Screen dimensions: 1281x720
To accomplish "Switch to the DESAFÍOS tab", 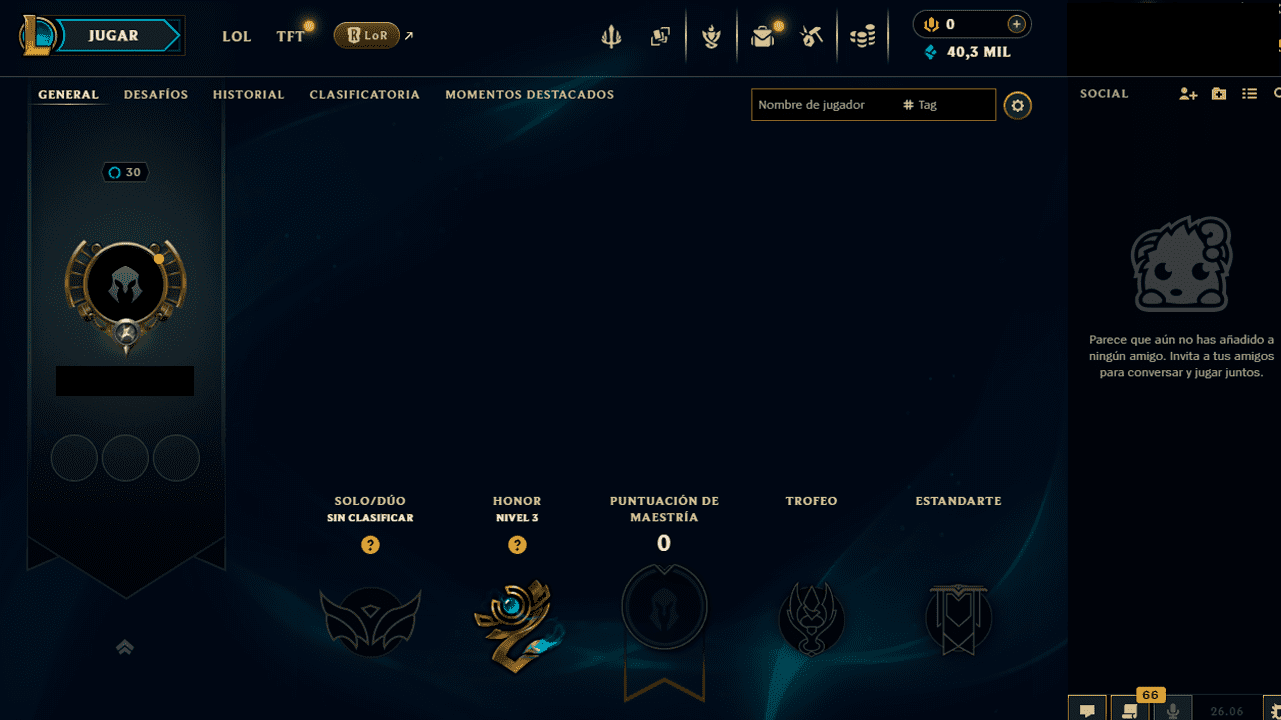I will click(155, 94).
